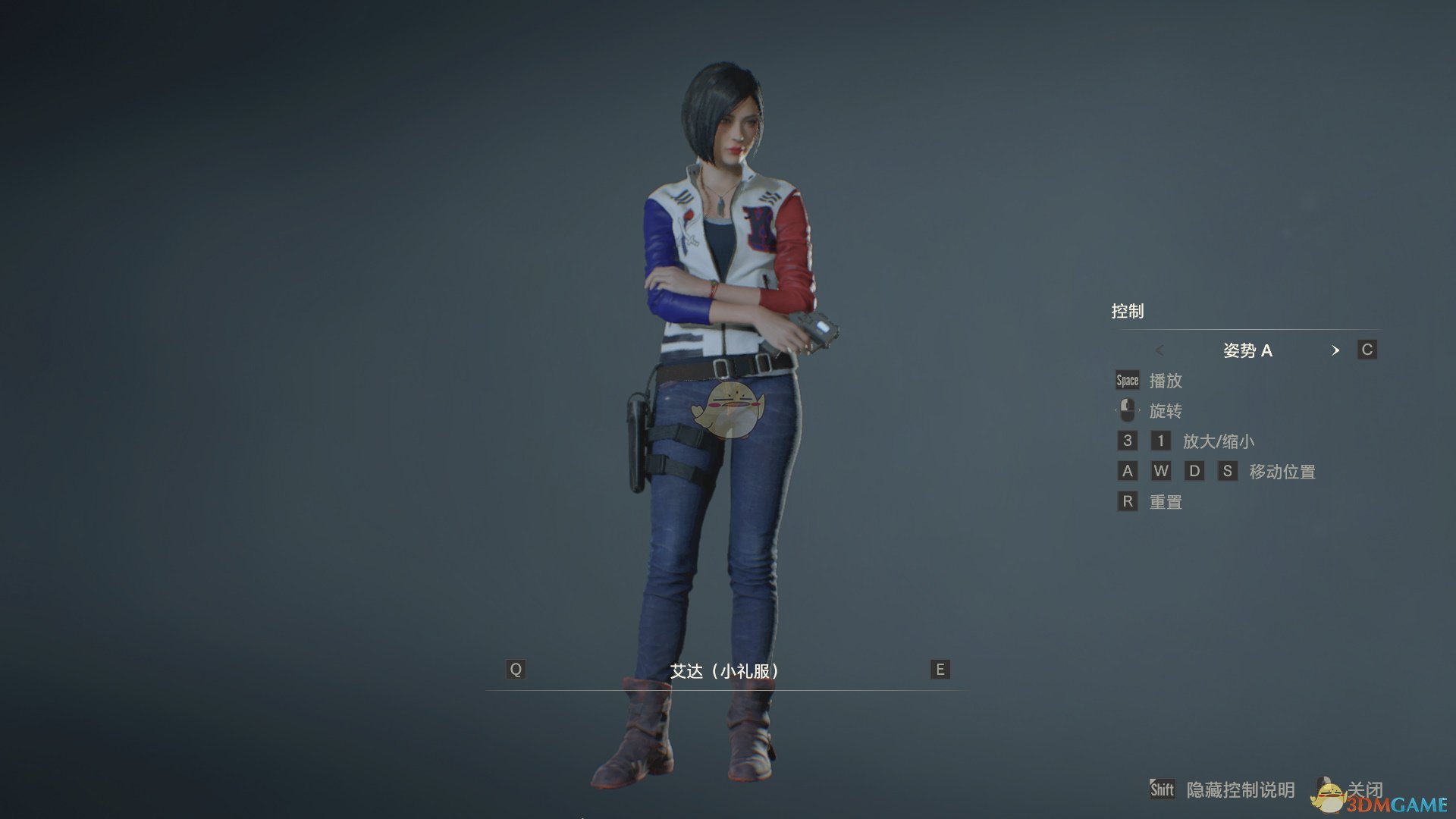Open the next pose with the right arrow
The height and width of the screenshot is (819, 1456).
(x=1336, y=350)
